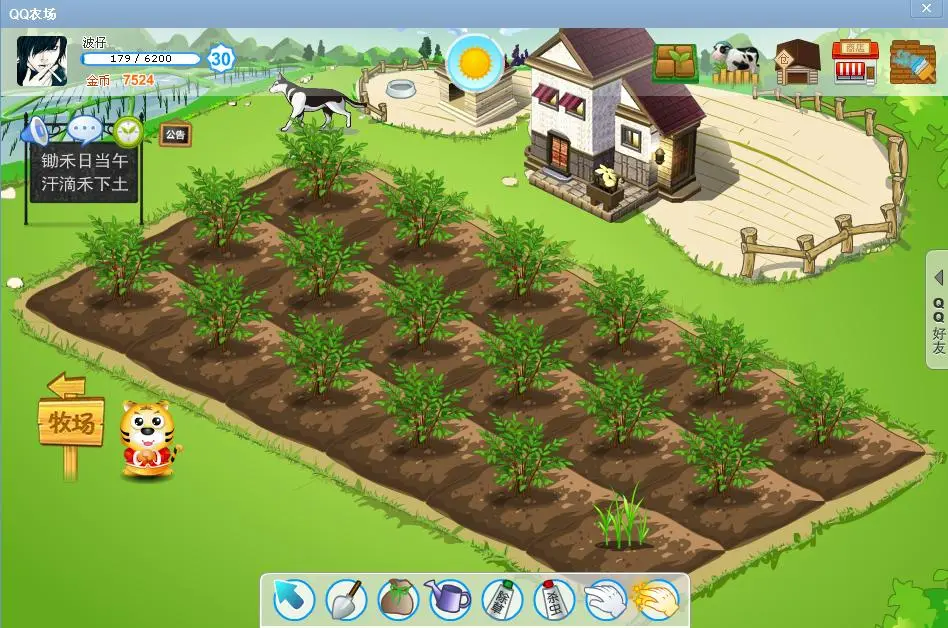This screenshot has width=948, height=628.
Task: Choose the shovel digging tool
Action: (x=346, y=599)
